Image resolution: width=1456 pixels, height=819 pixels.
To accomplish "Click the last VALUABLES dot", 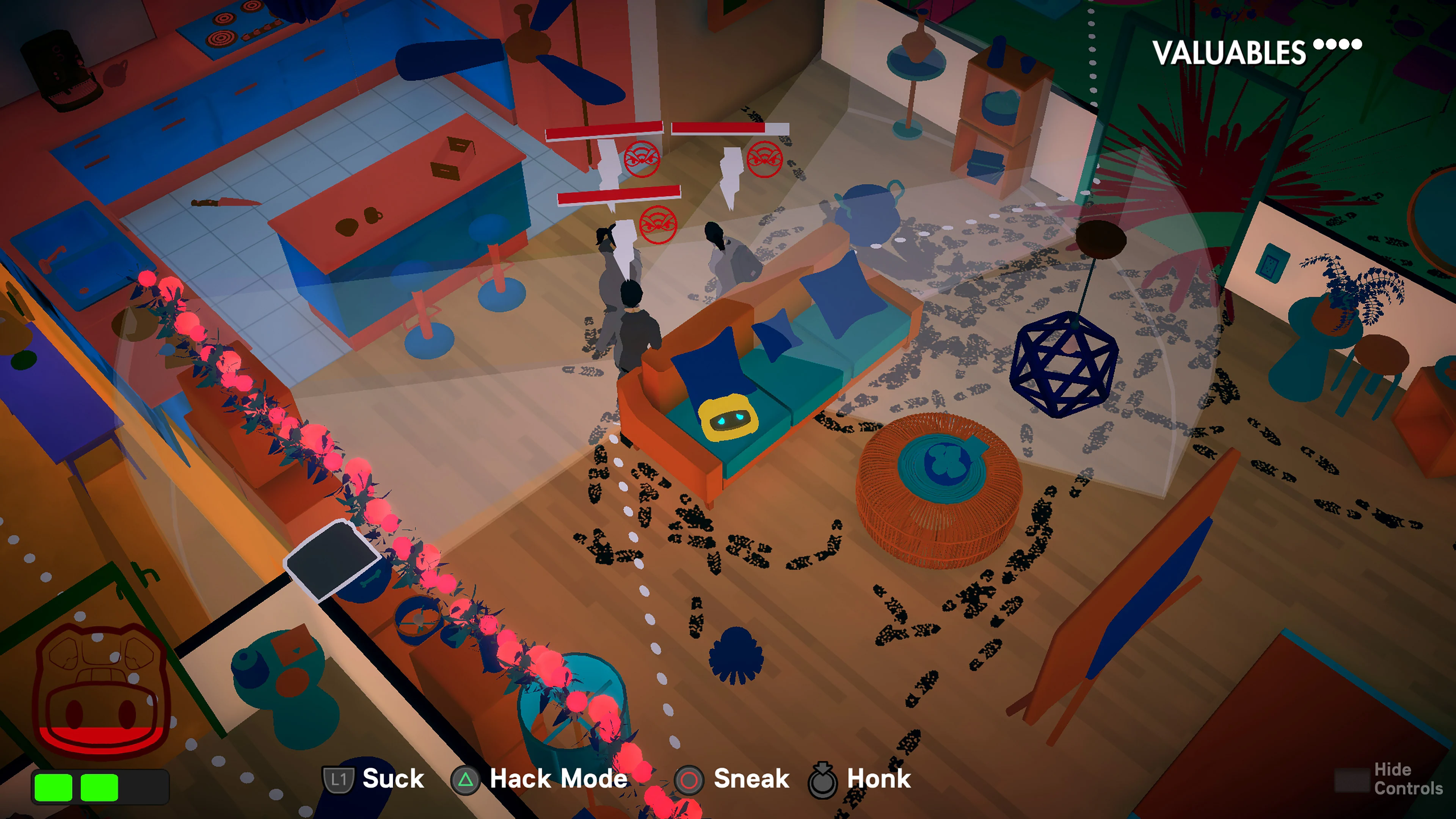I will [1357, 44].
